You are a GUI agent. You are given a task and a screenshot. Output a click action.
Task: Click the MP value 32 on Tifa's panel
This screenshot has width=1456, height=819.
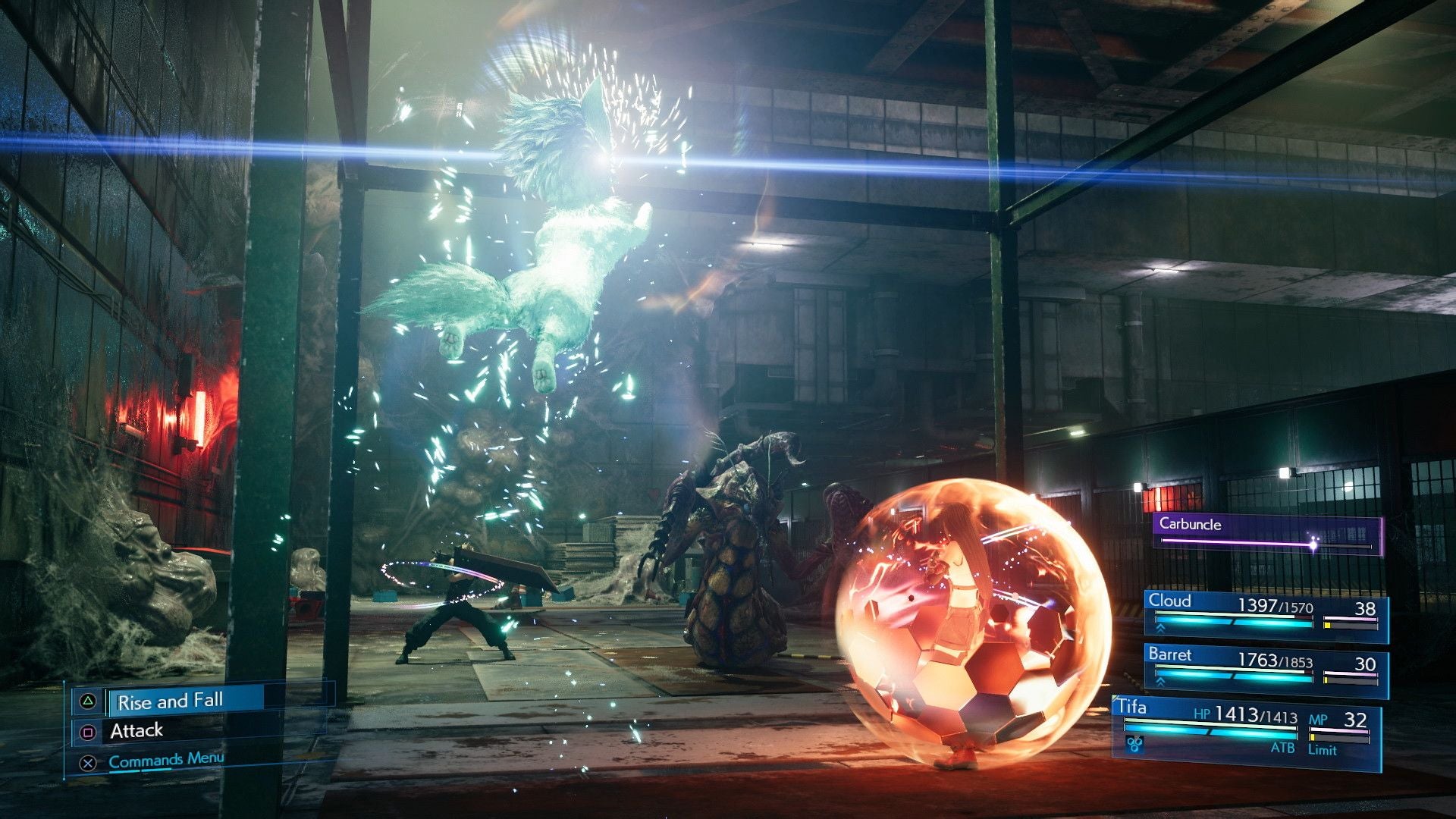[x=1355, y=718]
